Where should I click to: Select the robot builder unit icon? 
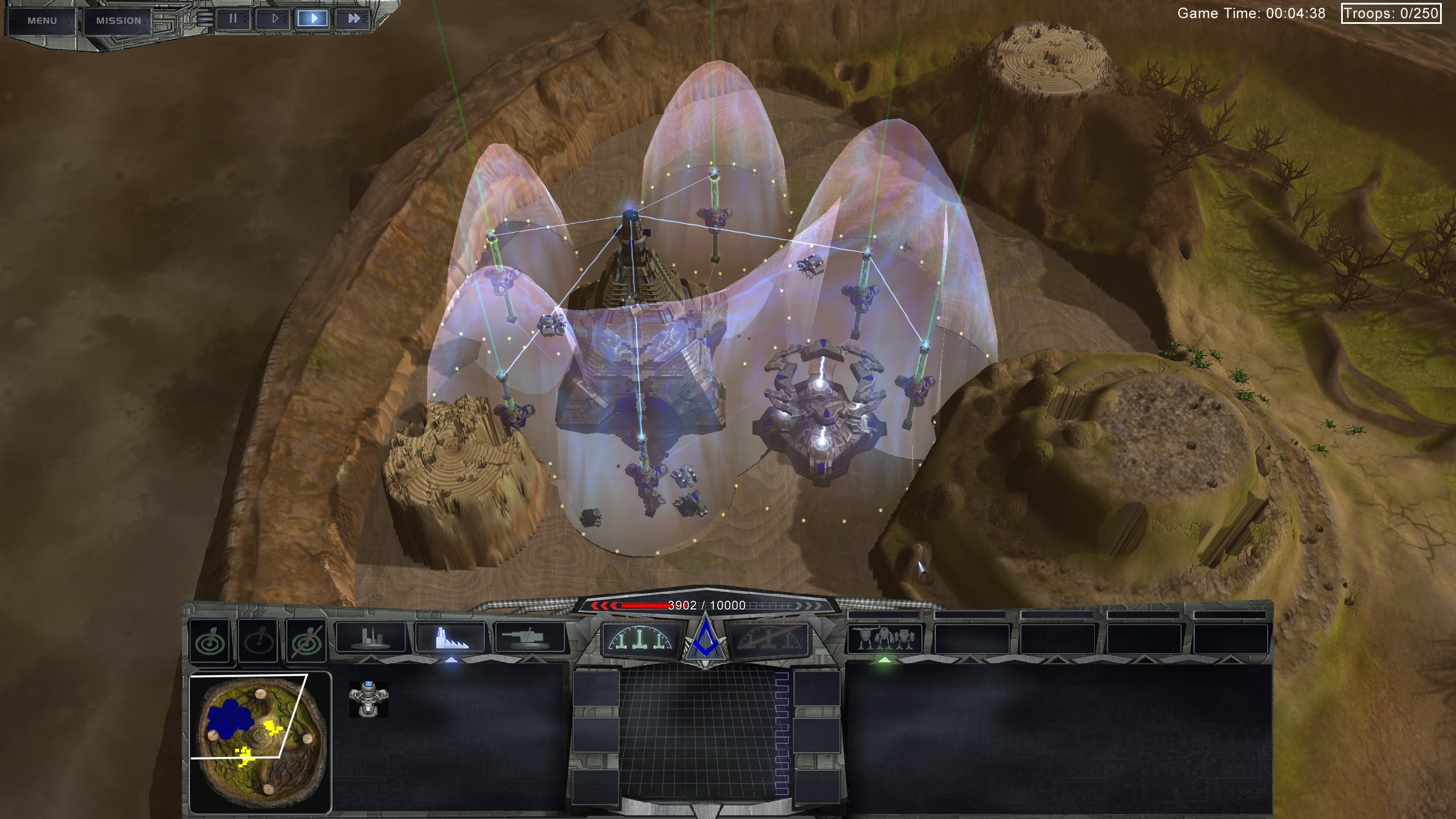point(369,699)
